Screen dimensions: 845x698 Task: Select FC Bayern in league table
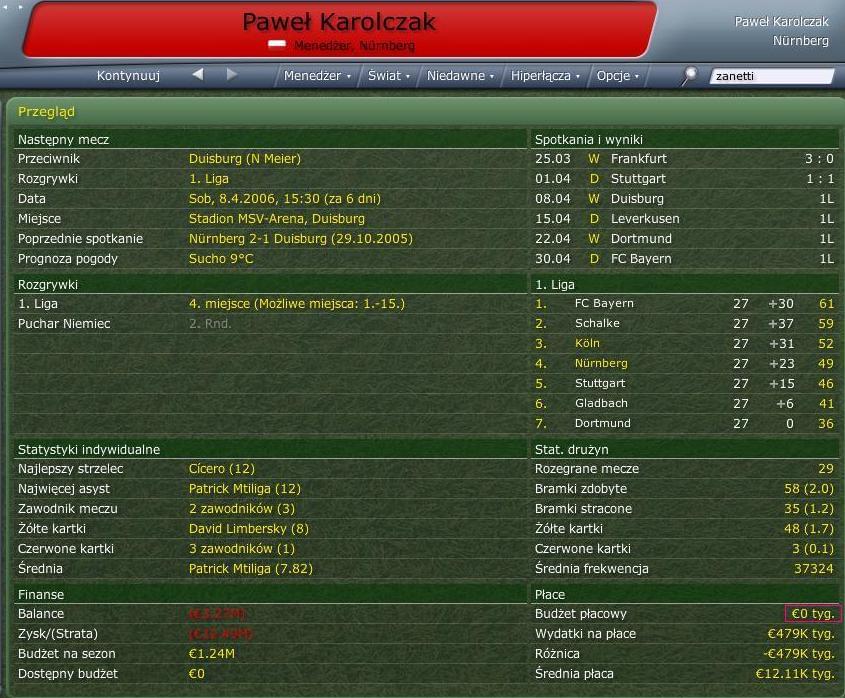604,304
